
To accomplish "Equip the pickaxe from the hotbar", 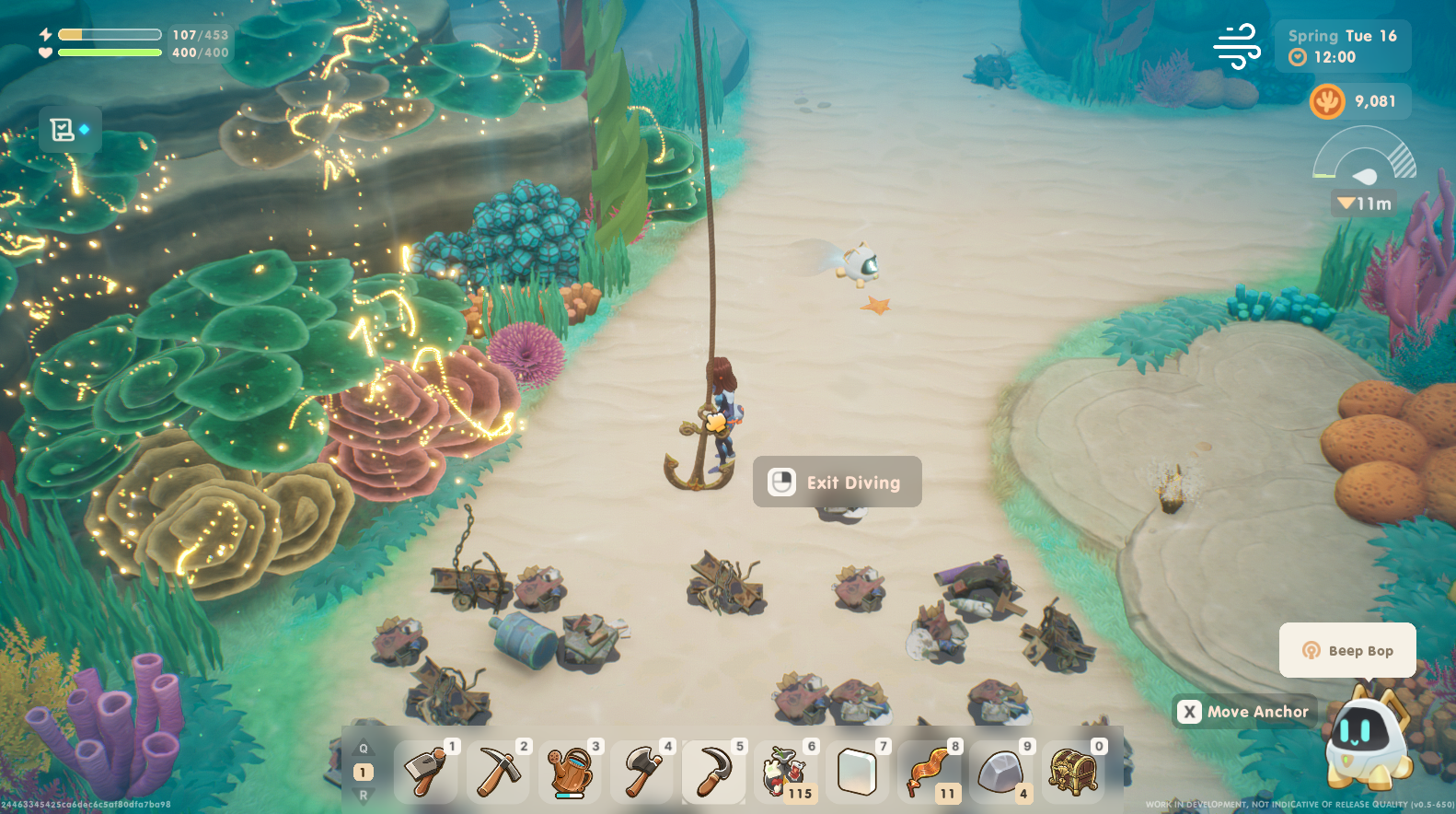I will pos(498,772).
